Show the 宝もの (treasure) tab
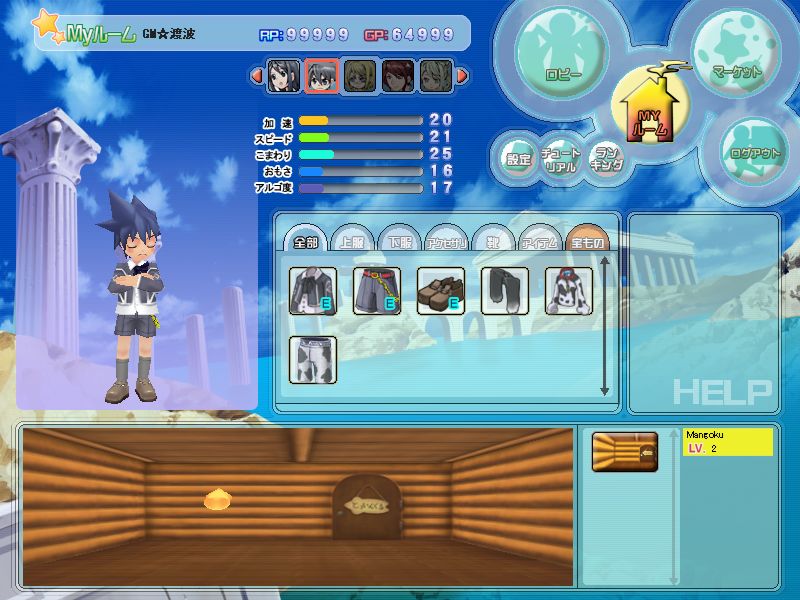This screenshot has height=600, width=800. point(586,240)
